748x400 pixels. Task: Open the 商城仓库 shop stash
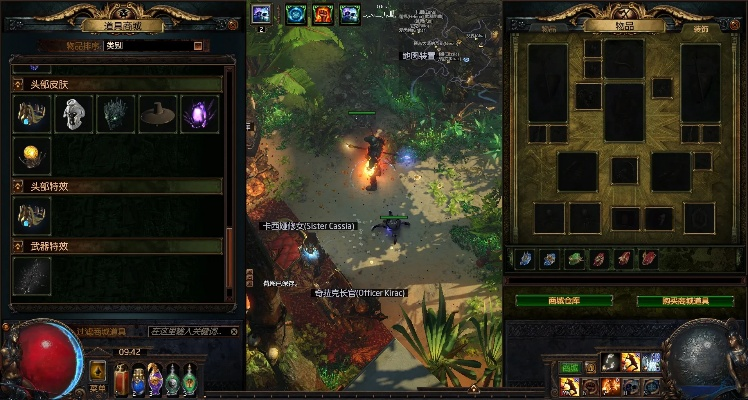(x=563, y=301)
